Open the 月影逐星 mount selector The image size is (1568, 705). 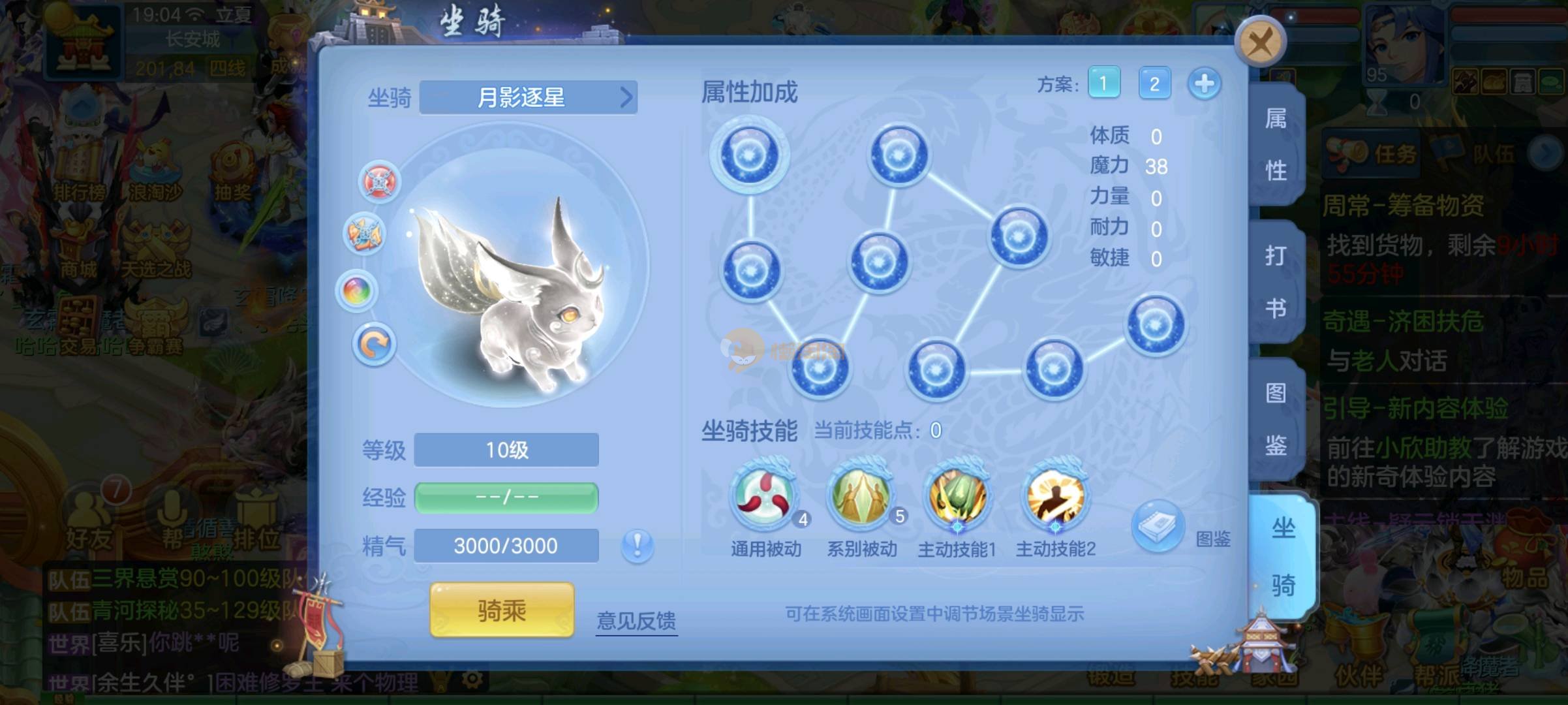(x=528, y=98)
